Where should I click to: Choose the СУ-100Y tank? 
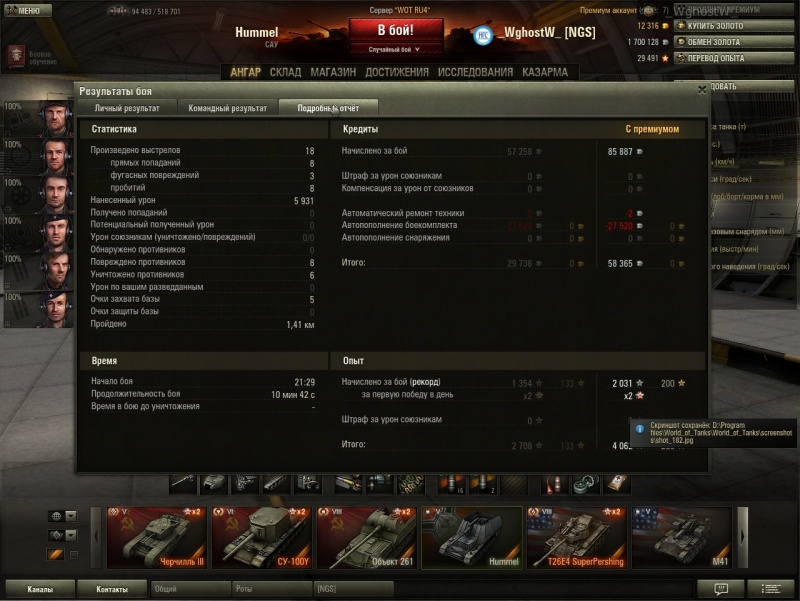(262, 537)
